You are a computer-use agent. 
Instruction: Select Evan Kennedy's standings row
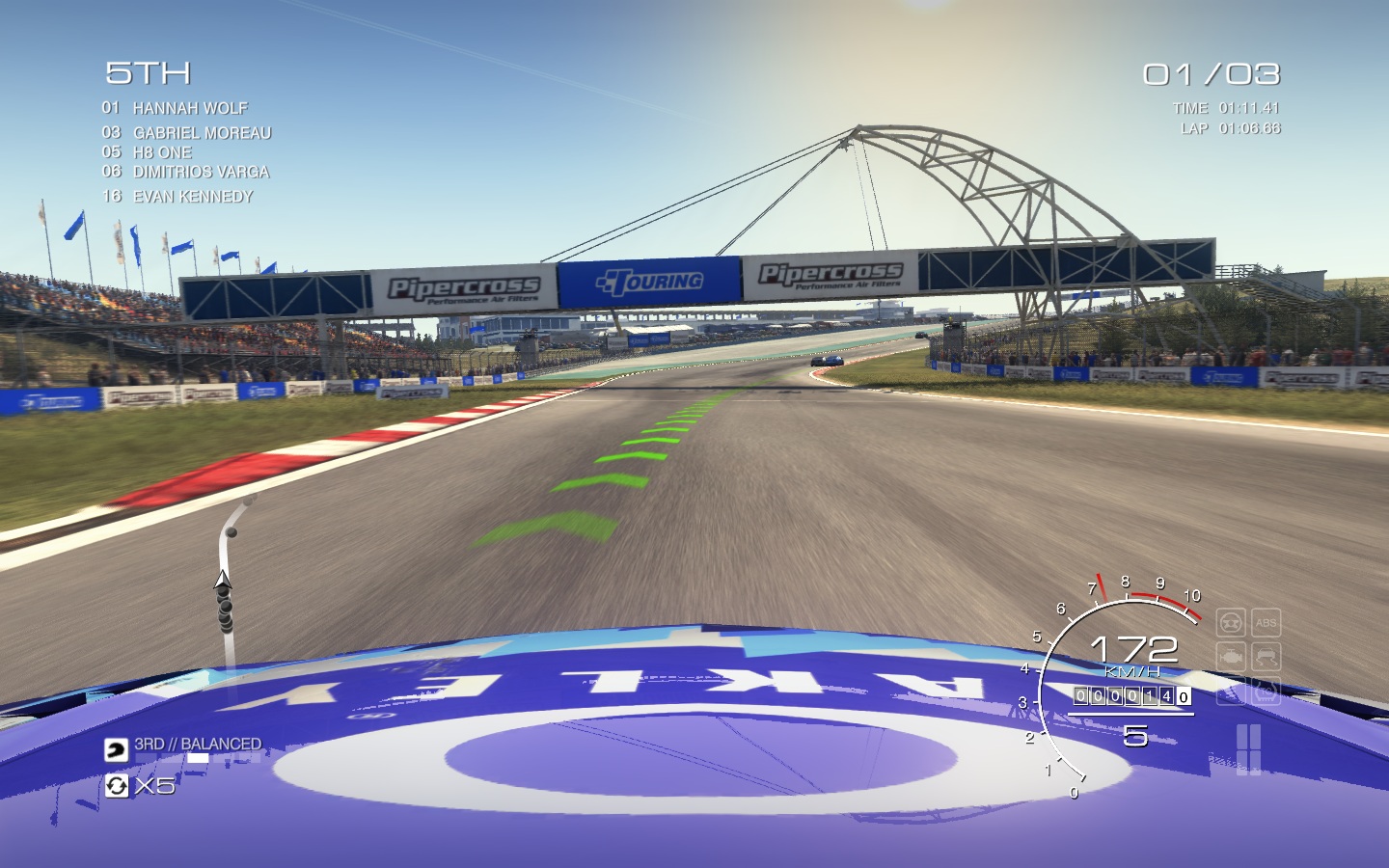[x=193, y=196]
